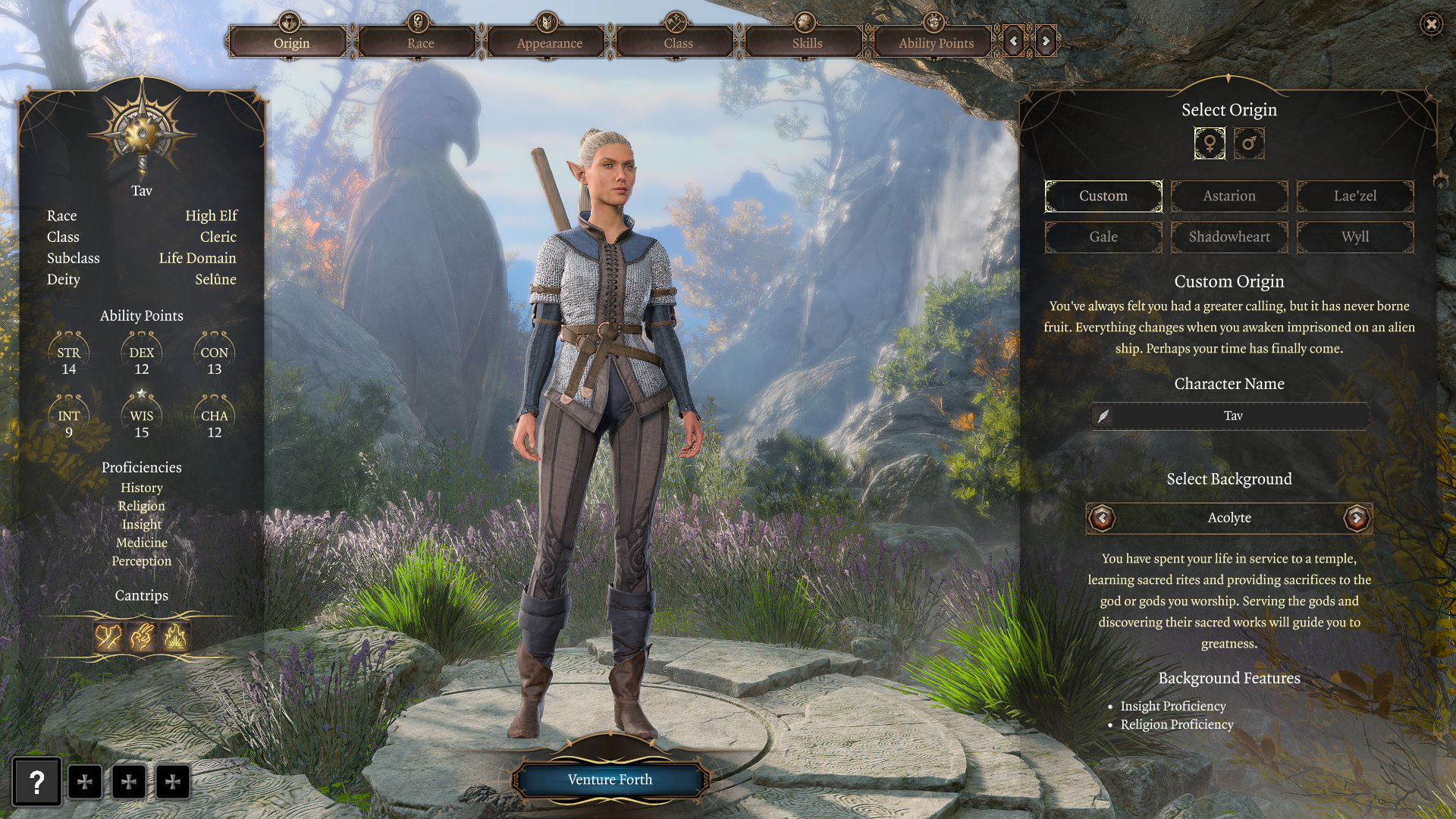Cycle to the next background after Acolyte
Viewport: 1456px width, 819px height.
click(1356, 519)
